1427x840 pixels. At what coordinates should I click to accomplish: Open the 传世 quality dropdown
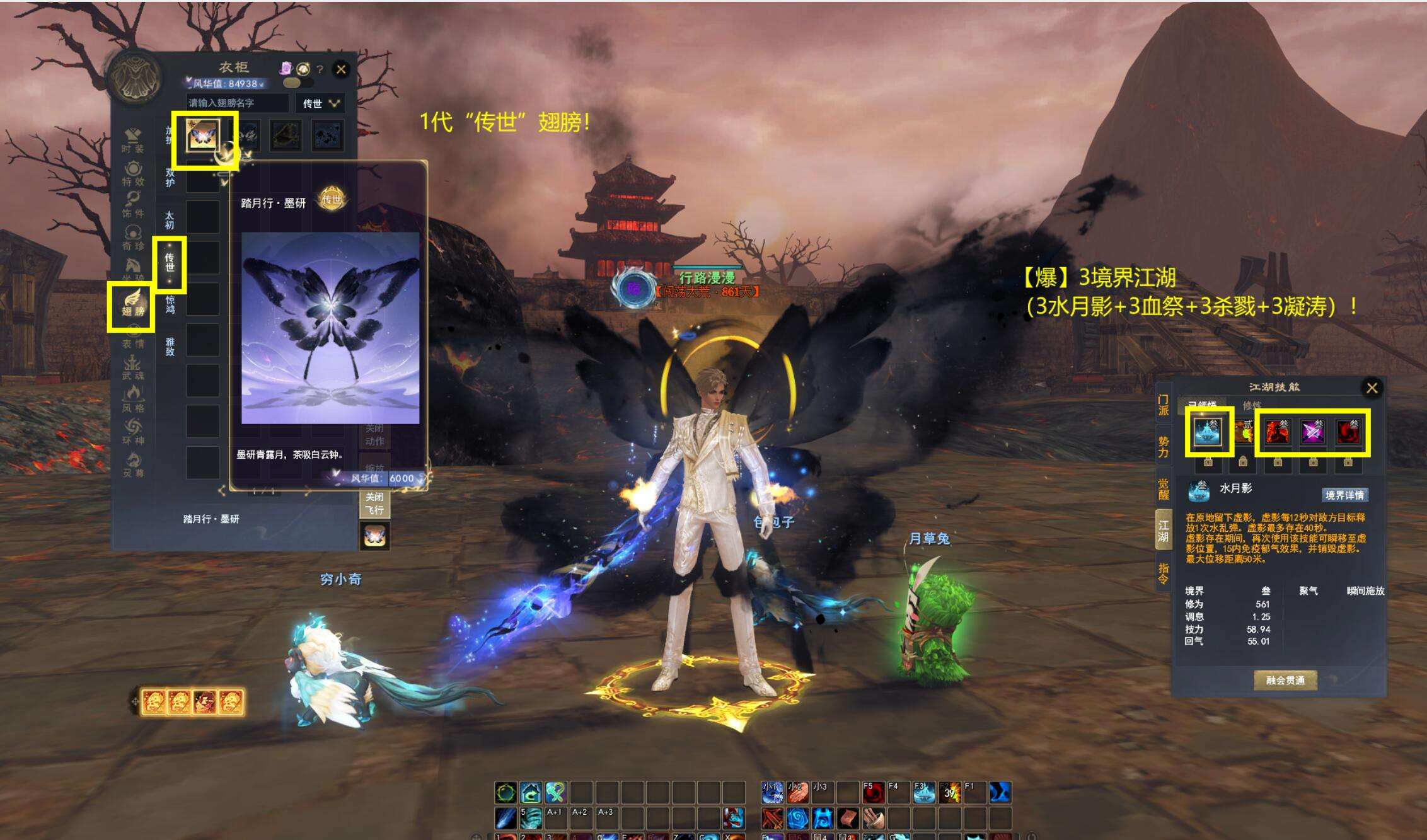click(321, 103)
